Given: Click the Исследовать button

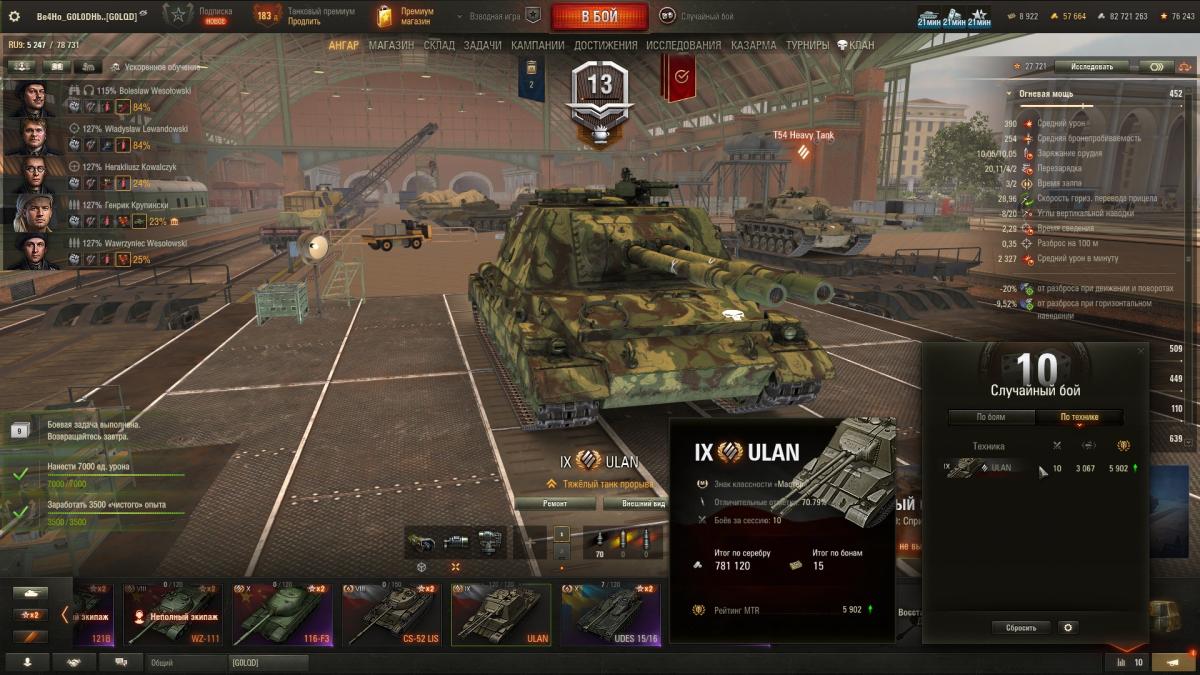Looking at the screenshot, I should (x=1091, y=66).
